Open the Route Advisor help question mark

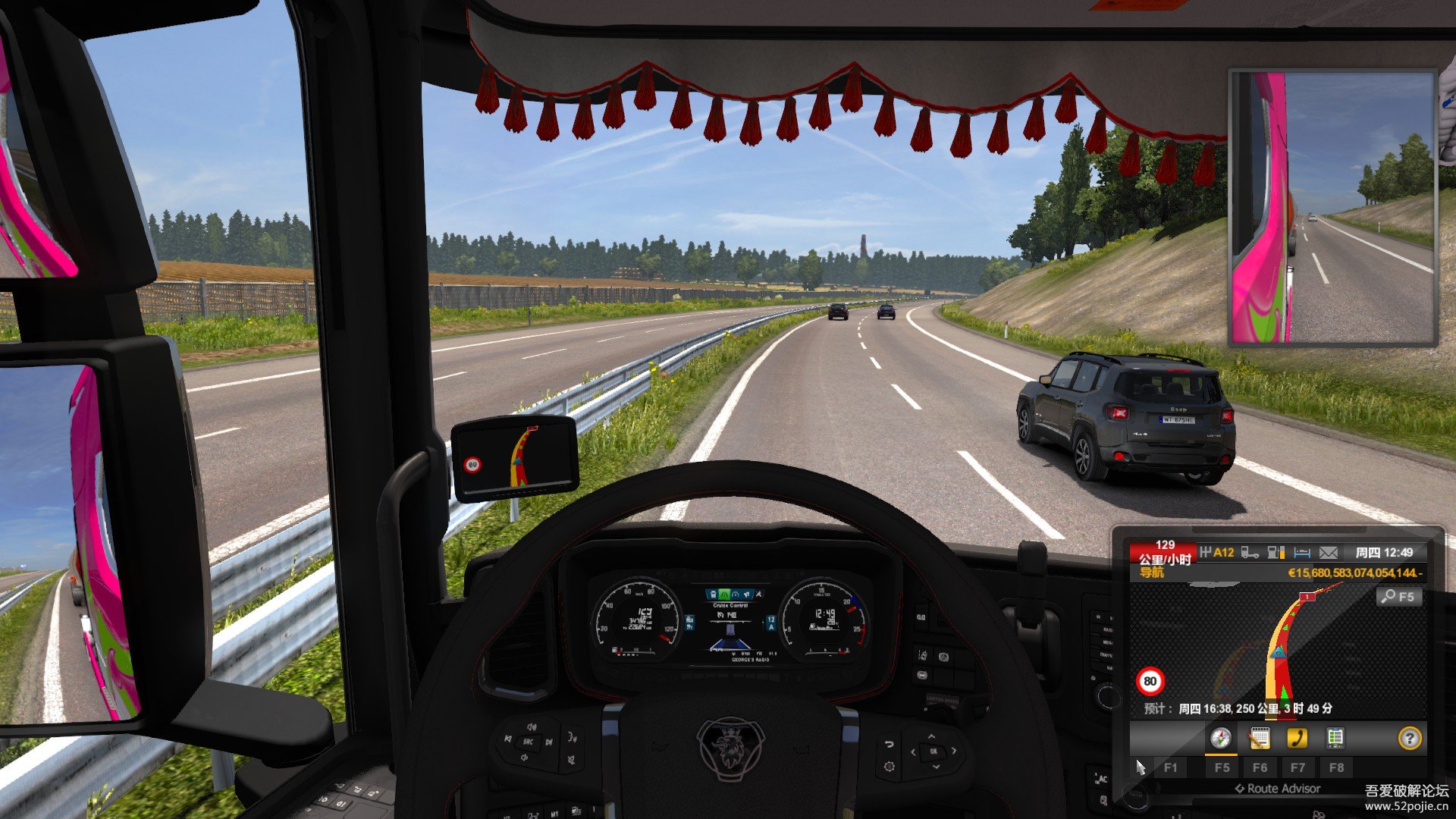1409,738
